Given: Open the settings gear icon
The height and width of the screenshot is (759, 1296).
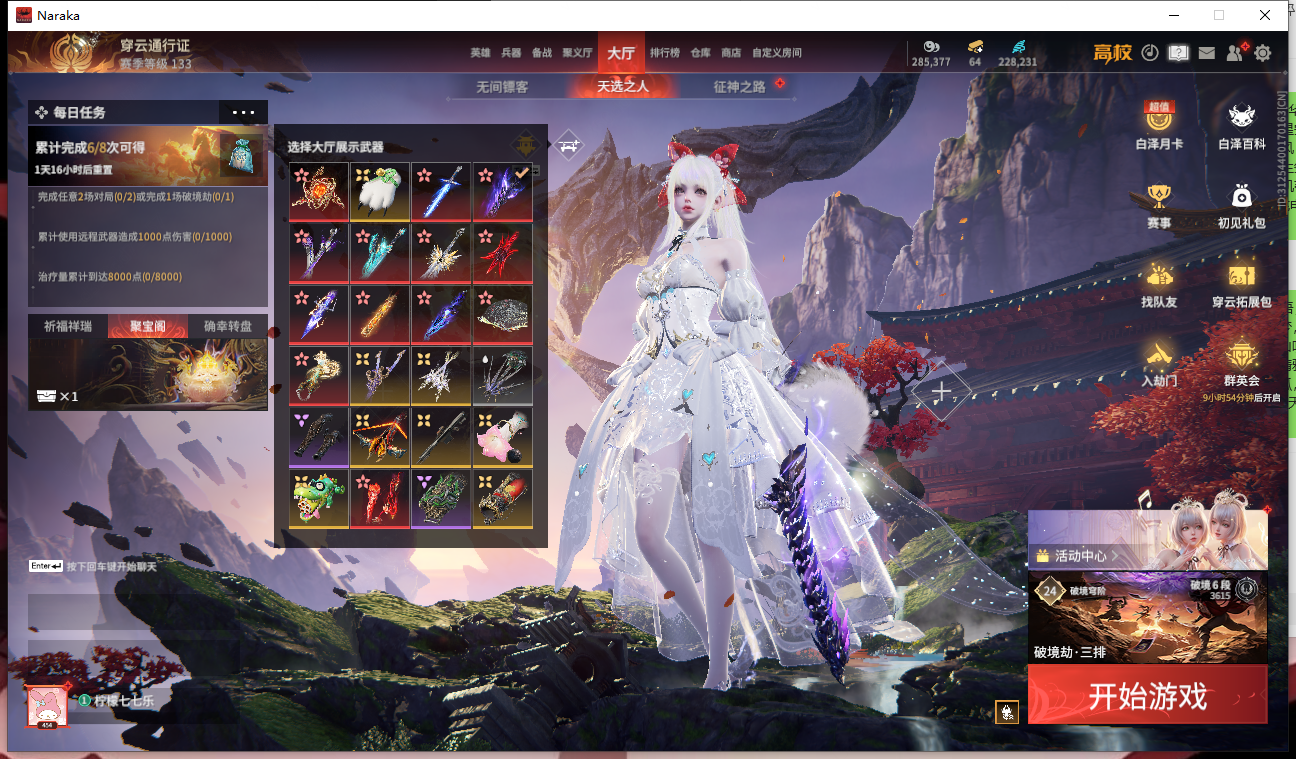Looking at the screenshot, I should 1263,53.
